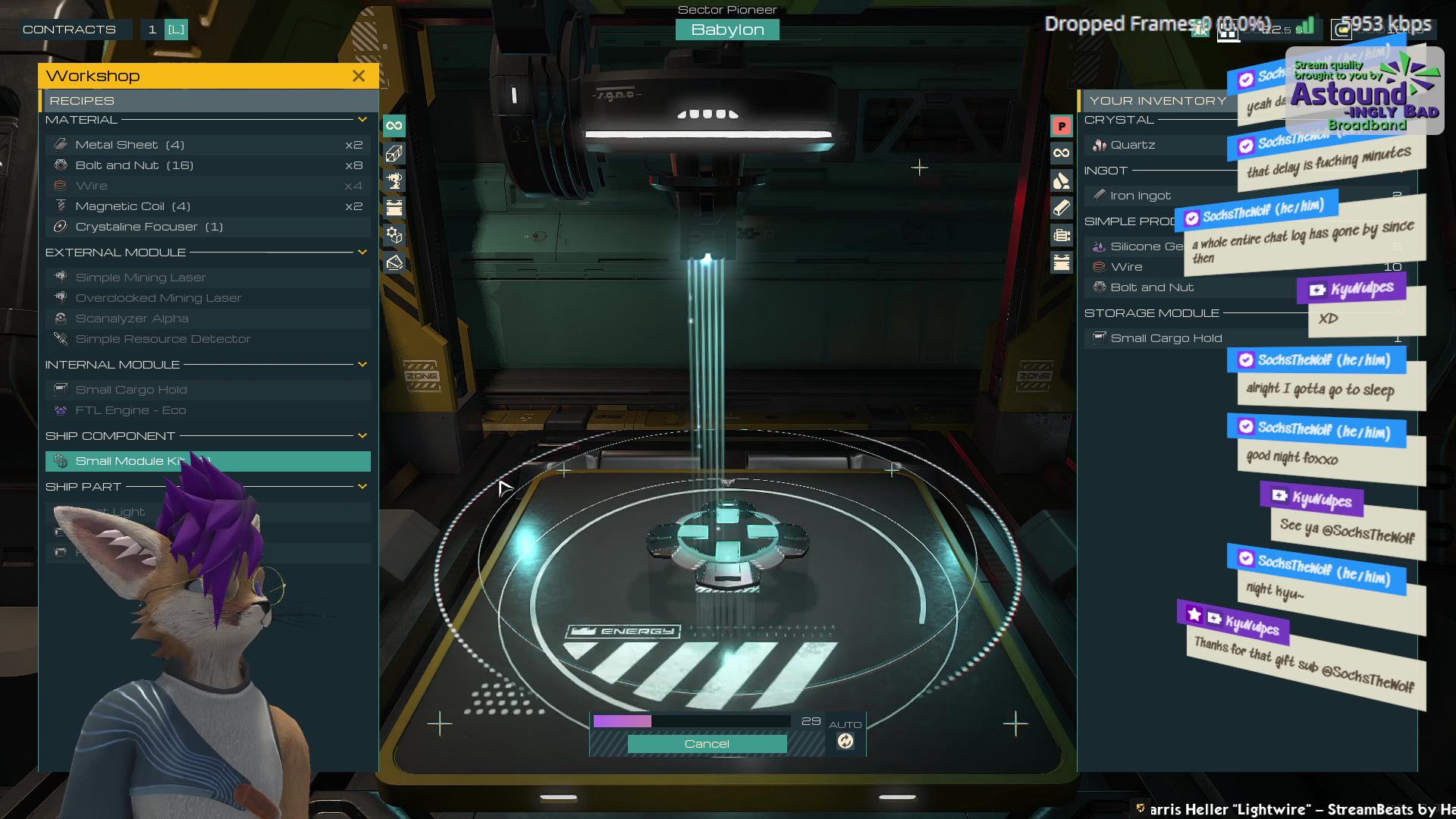Cancel the current crafting job
The height and width of the screenshot is (819, 1456).
(x=707, y=744)
